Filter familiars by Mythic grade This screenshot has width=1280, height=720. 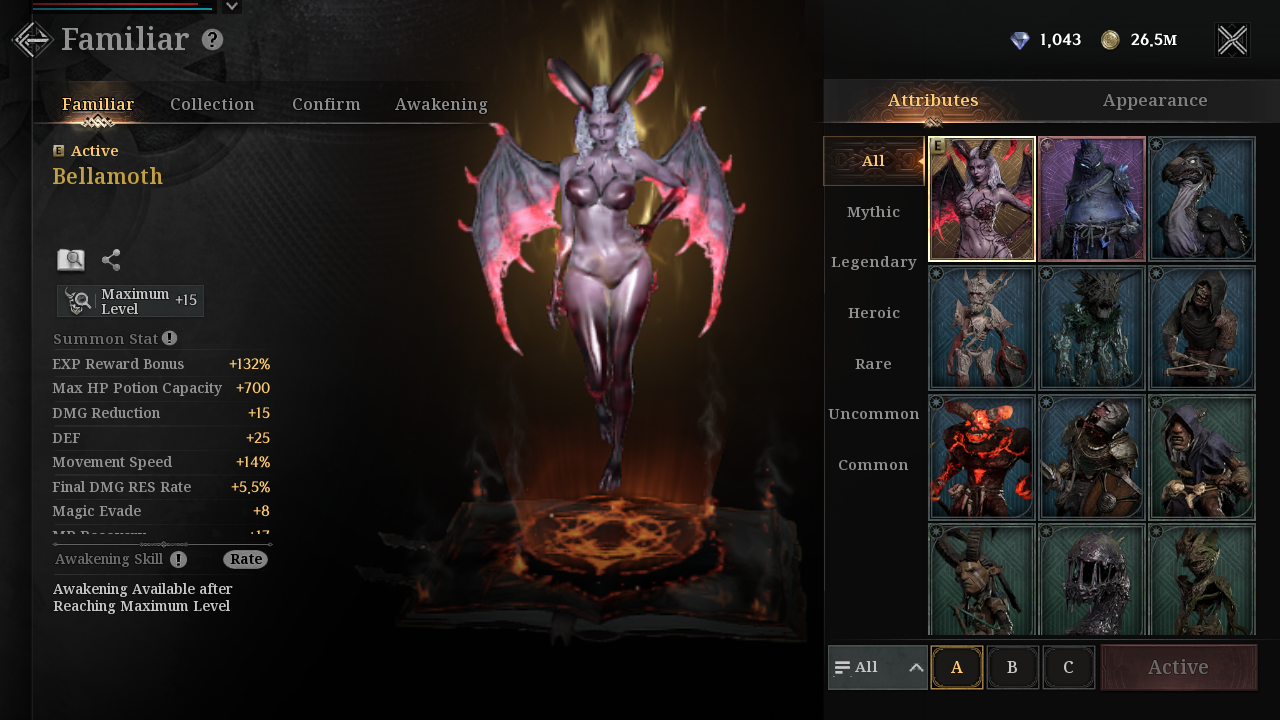pos(873,212)
